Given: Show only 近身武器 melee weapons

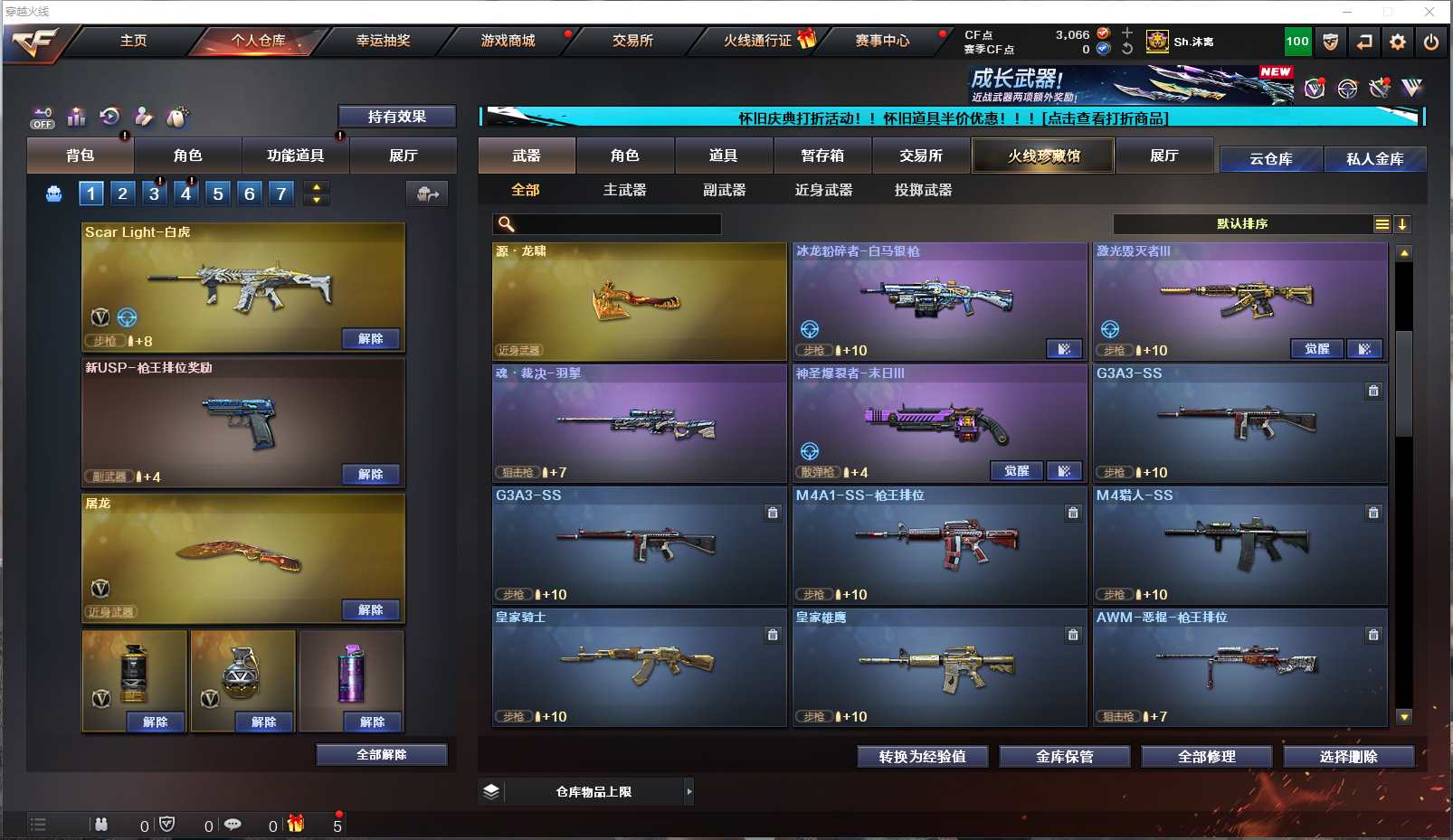Looking at the screenshot, I should click(x=823, y=190).
